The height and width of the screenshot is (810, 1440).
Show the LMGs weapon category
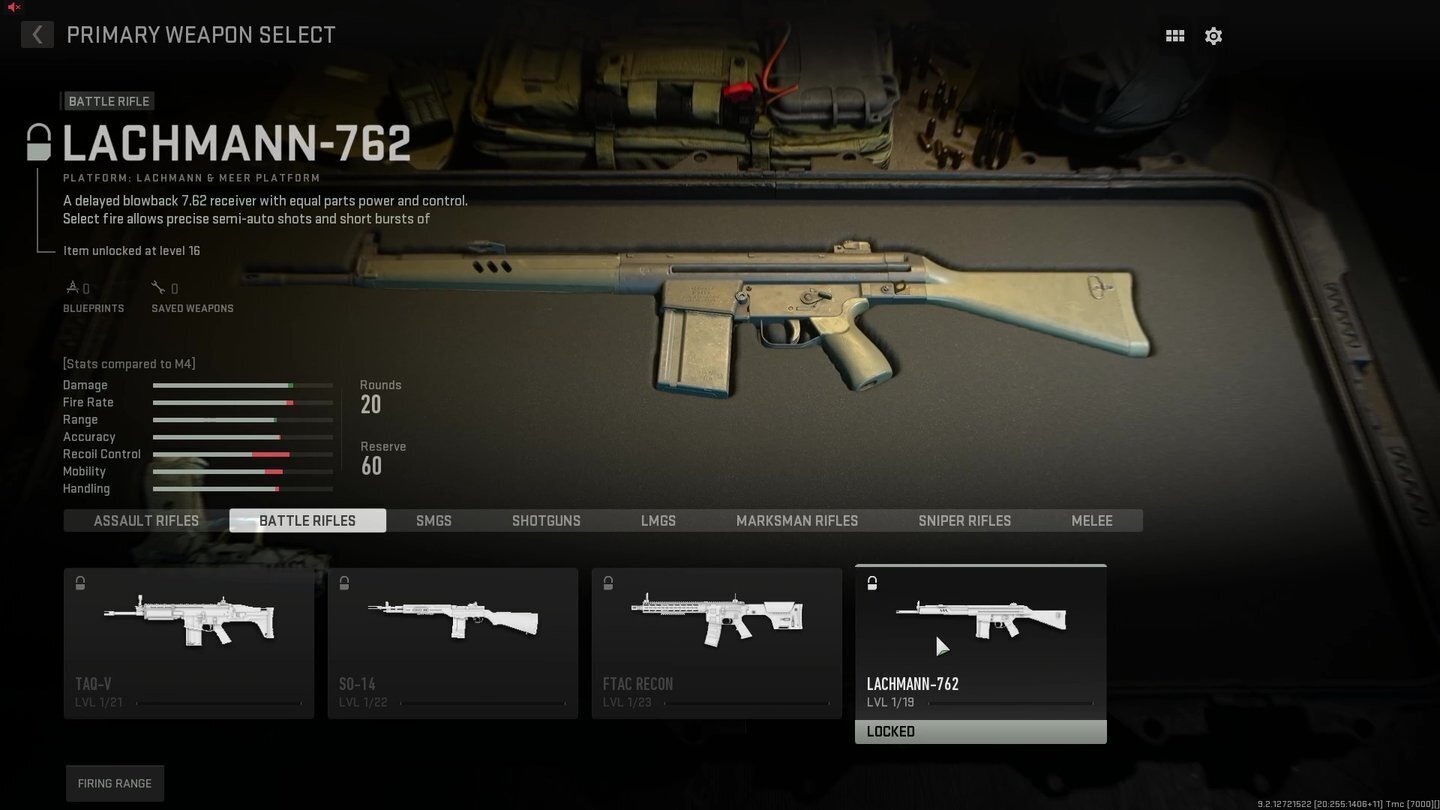(x=658, y=521)
